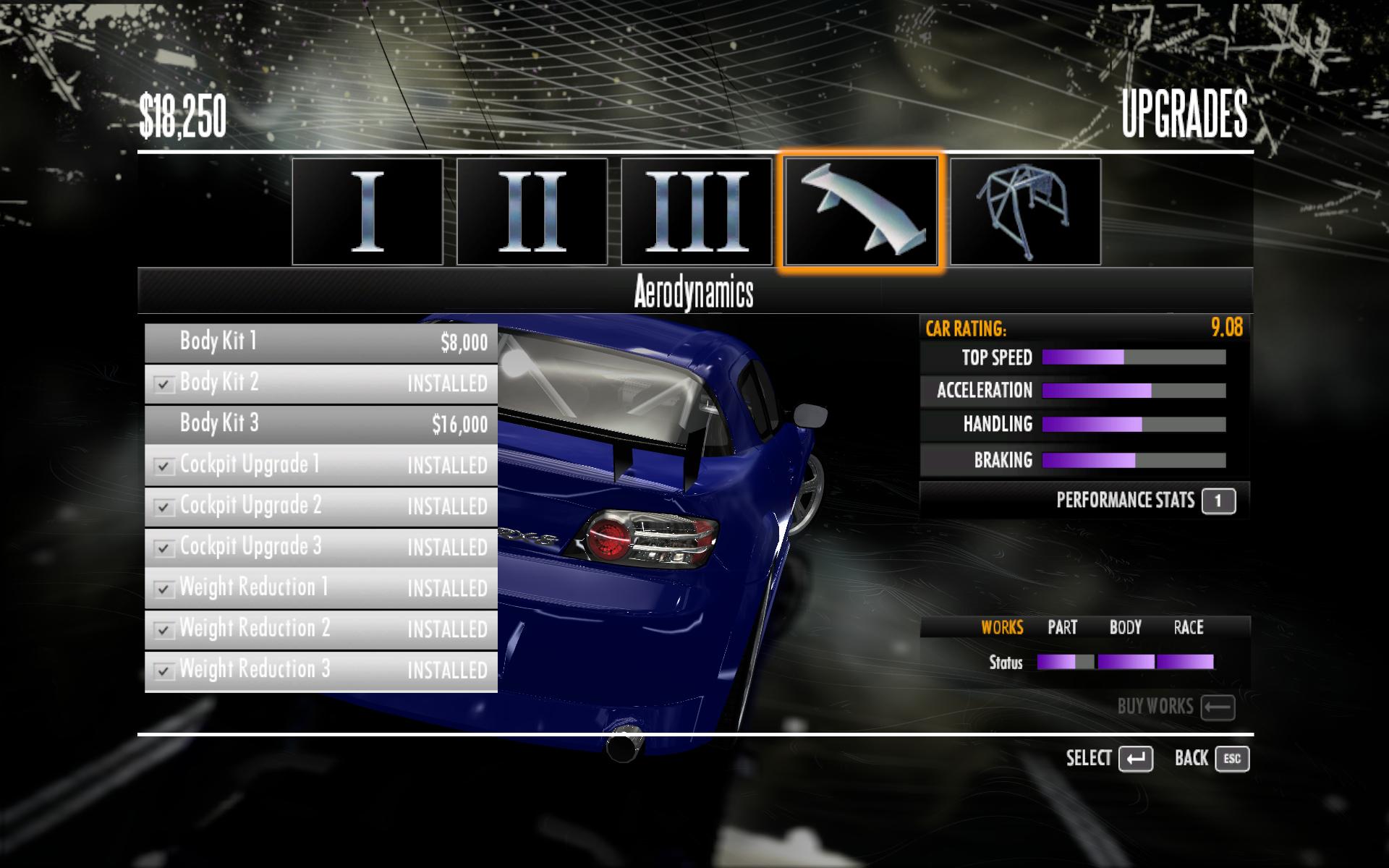This screenshot has height=868, width=1389.
Task: Buy Body Kit 1 for $8,000
Action: point(321,342)
